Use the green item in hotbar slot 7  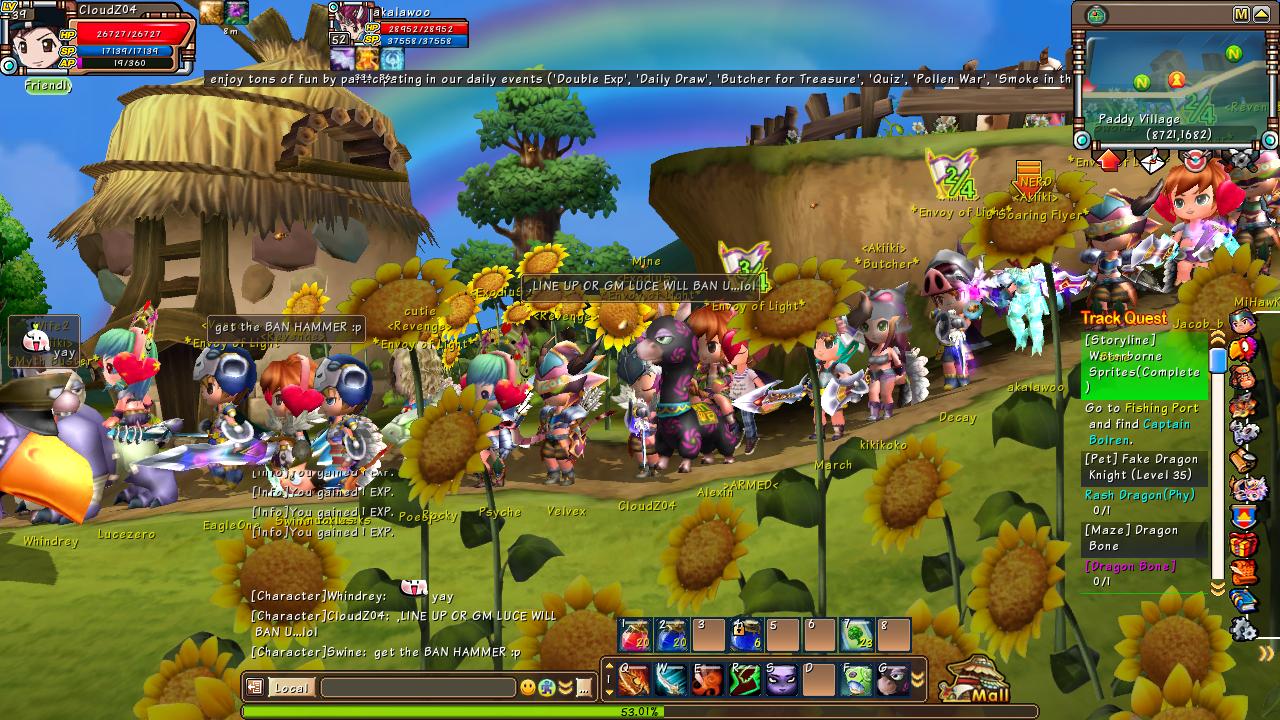(857, 635)
